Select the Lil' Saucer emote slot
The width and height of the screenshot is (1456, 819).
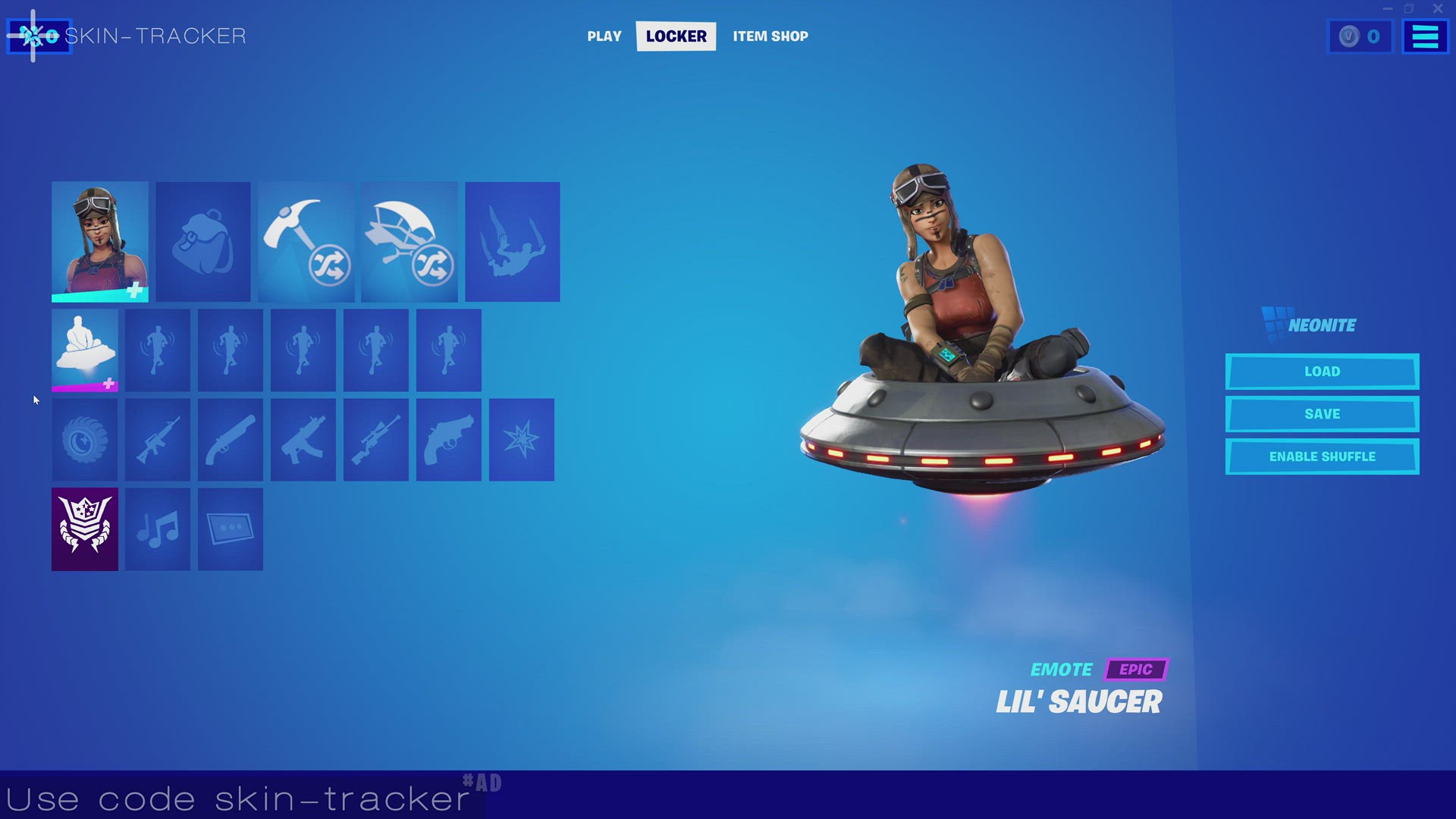[x=84, y=350]
